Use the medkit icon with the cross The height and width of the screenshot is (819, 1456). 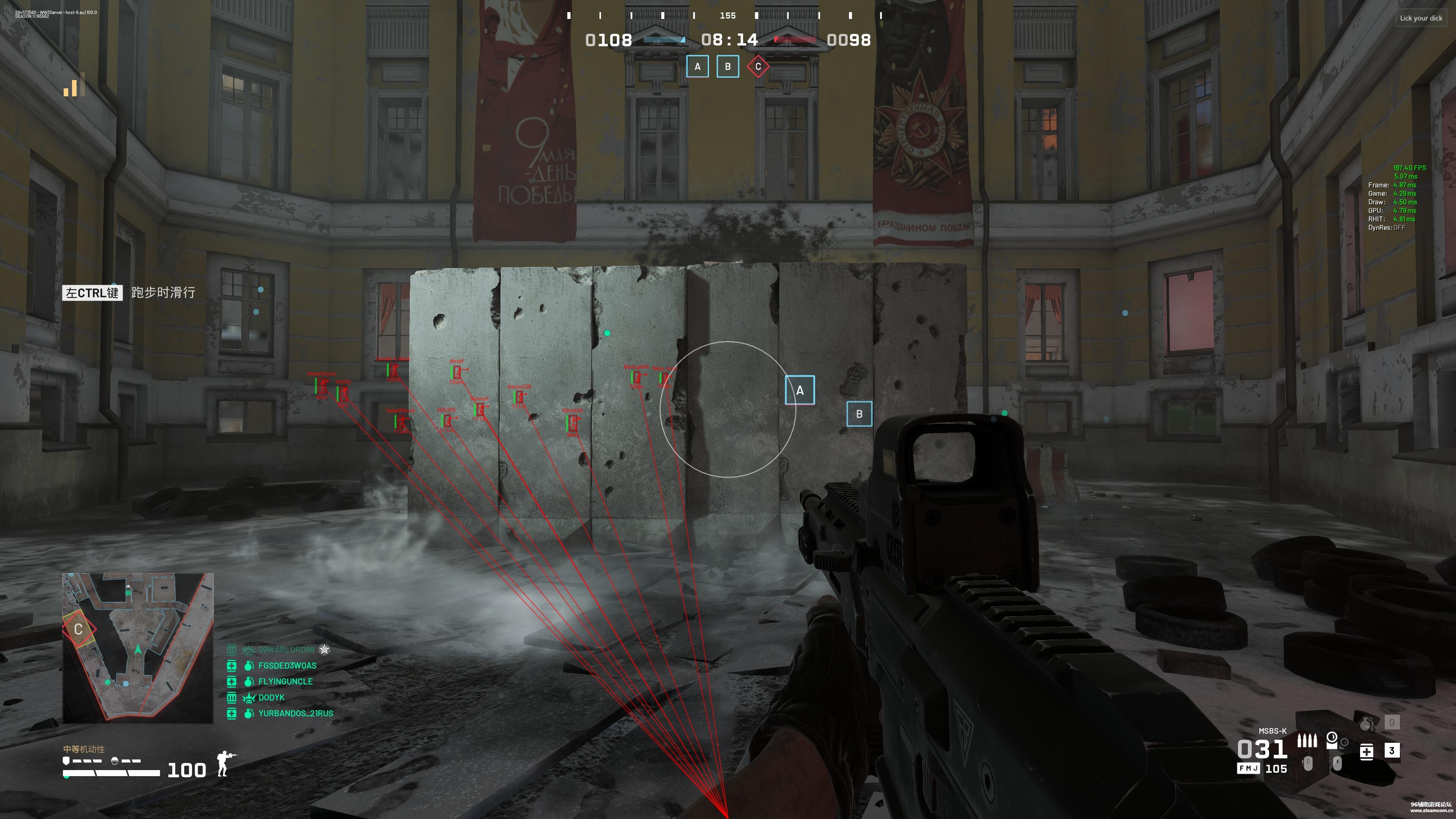point(1366,751)
